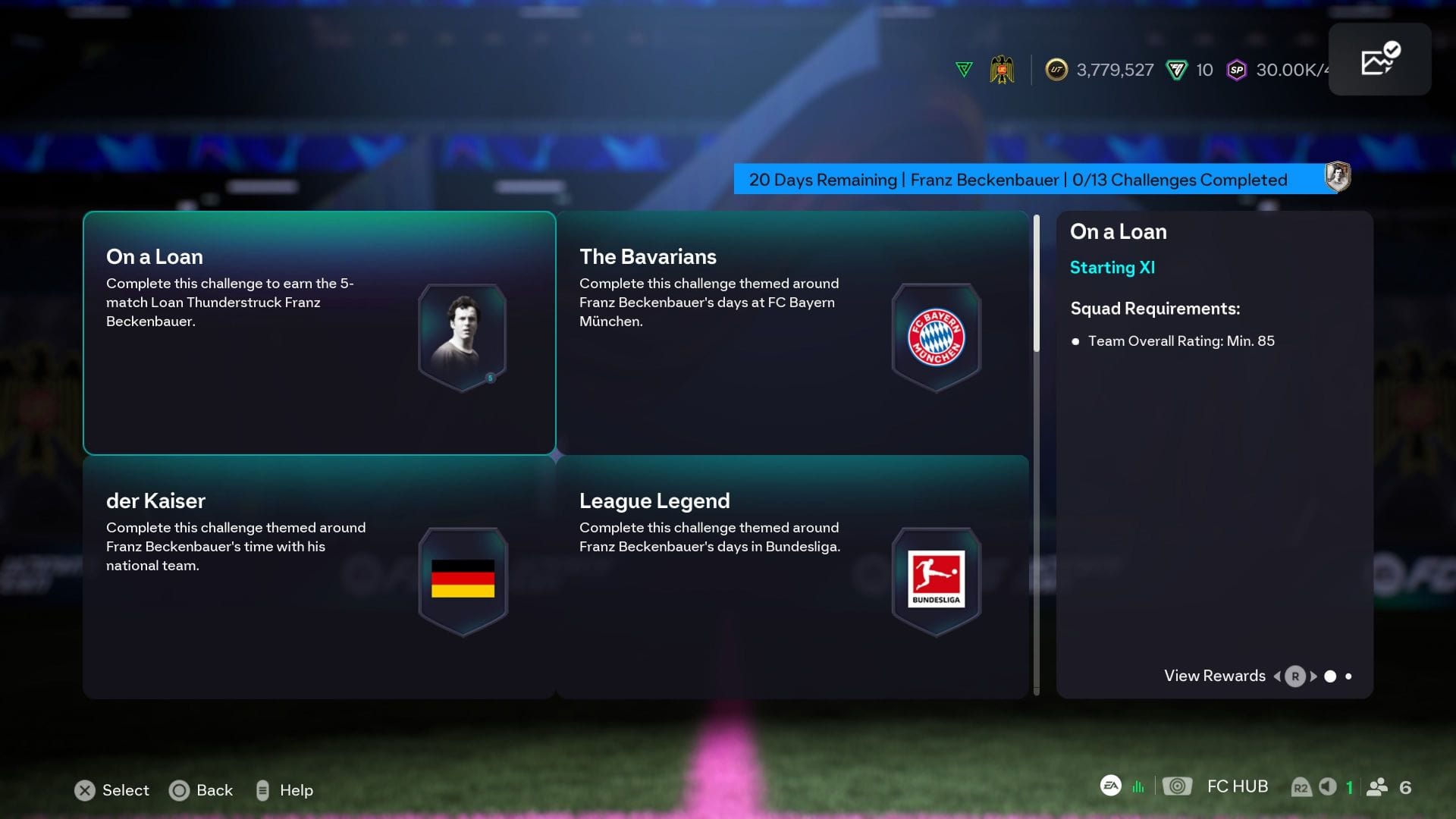
Task: Select the eagle club crest icon
Action: (1003, 69)
